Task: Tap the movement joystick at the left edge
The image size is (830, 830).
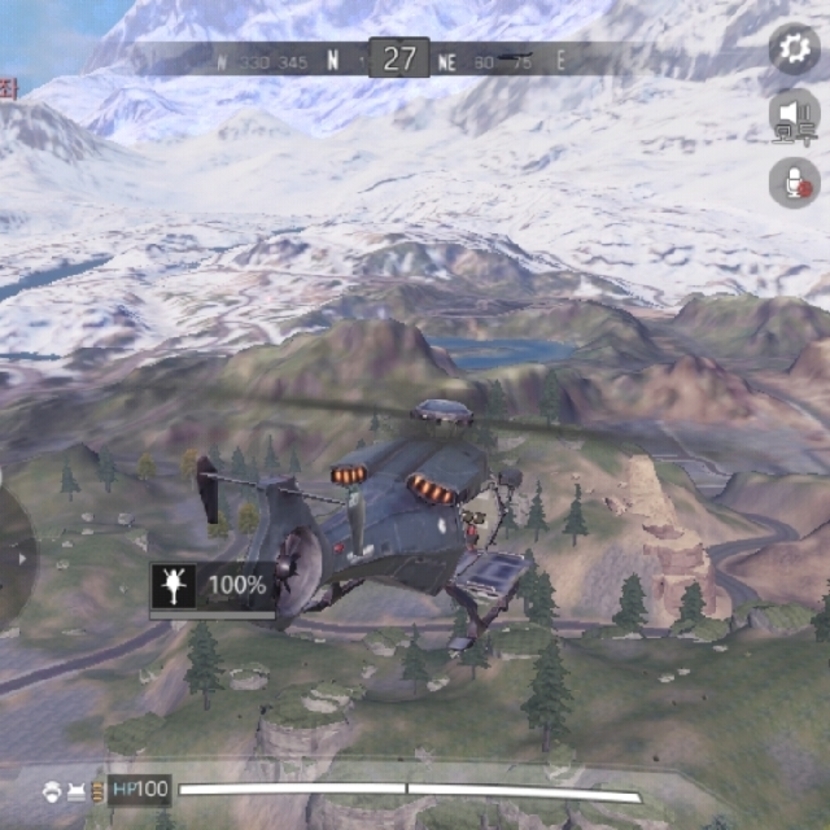Action: coord(14,558)
